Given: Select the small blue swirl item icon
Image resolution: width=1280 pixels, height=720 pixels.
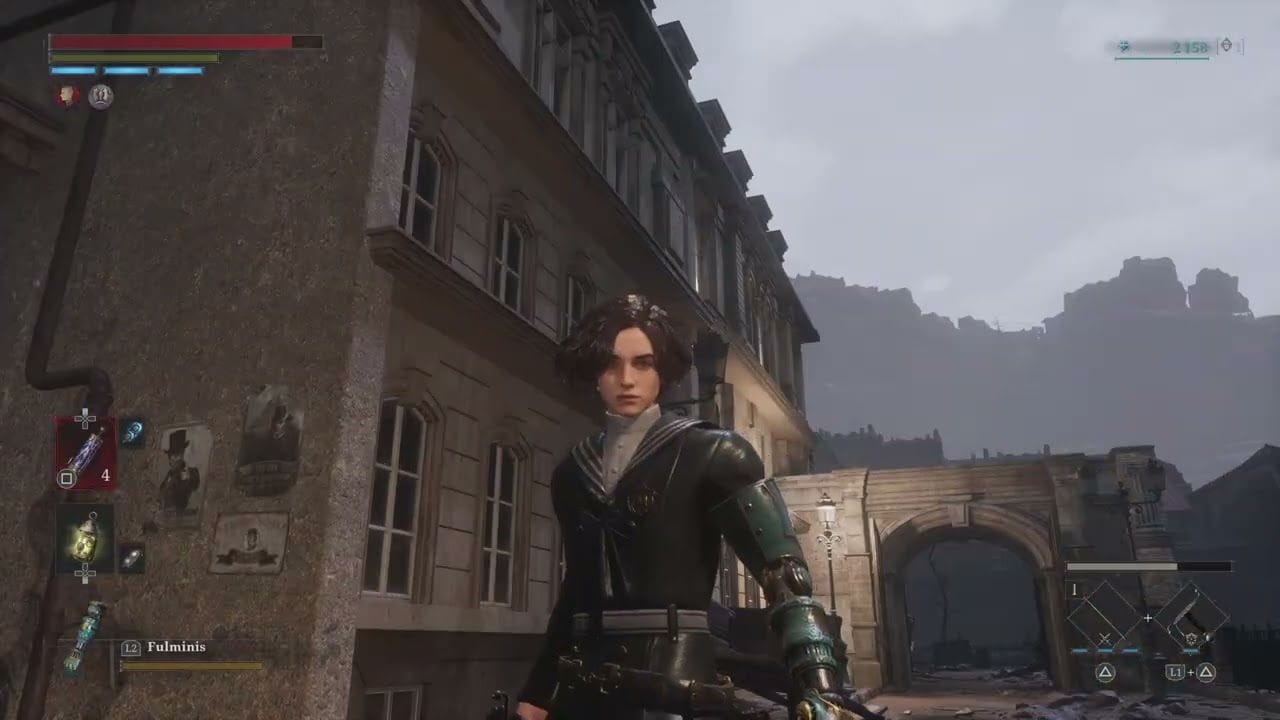Looking at the screenshot, I should (132, 432).
